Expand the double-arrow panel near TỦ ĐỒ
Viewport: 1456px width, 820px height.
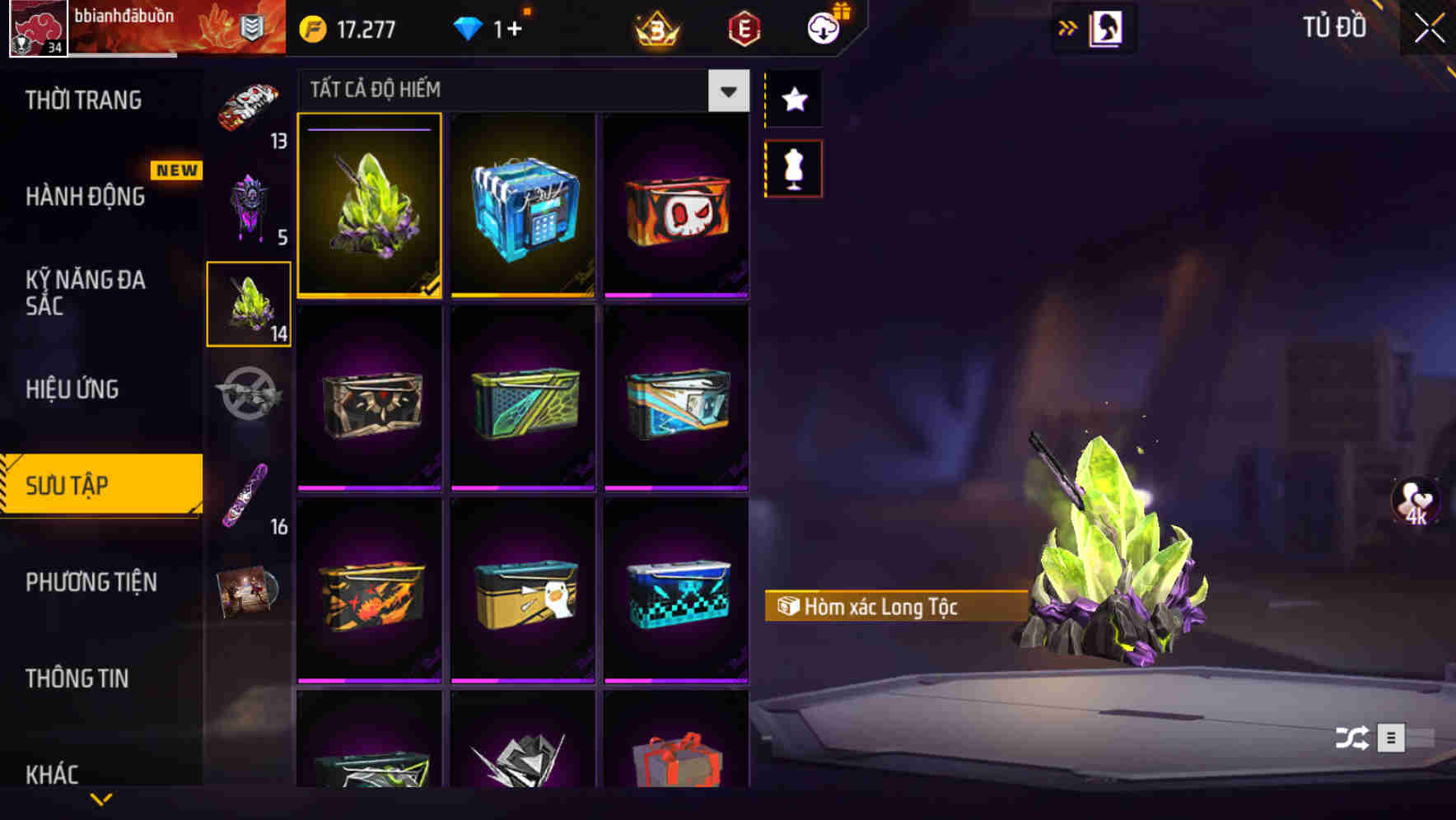coord(1068,26)
